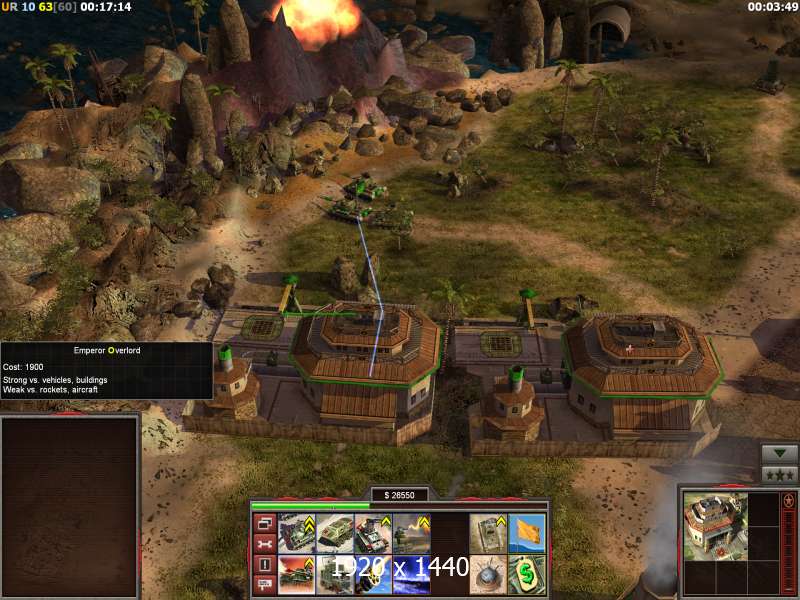800x600 pixels.
Task: Build the battle tank in the top-left slot
Action: 297,533
